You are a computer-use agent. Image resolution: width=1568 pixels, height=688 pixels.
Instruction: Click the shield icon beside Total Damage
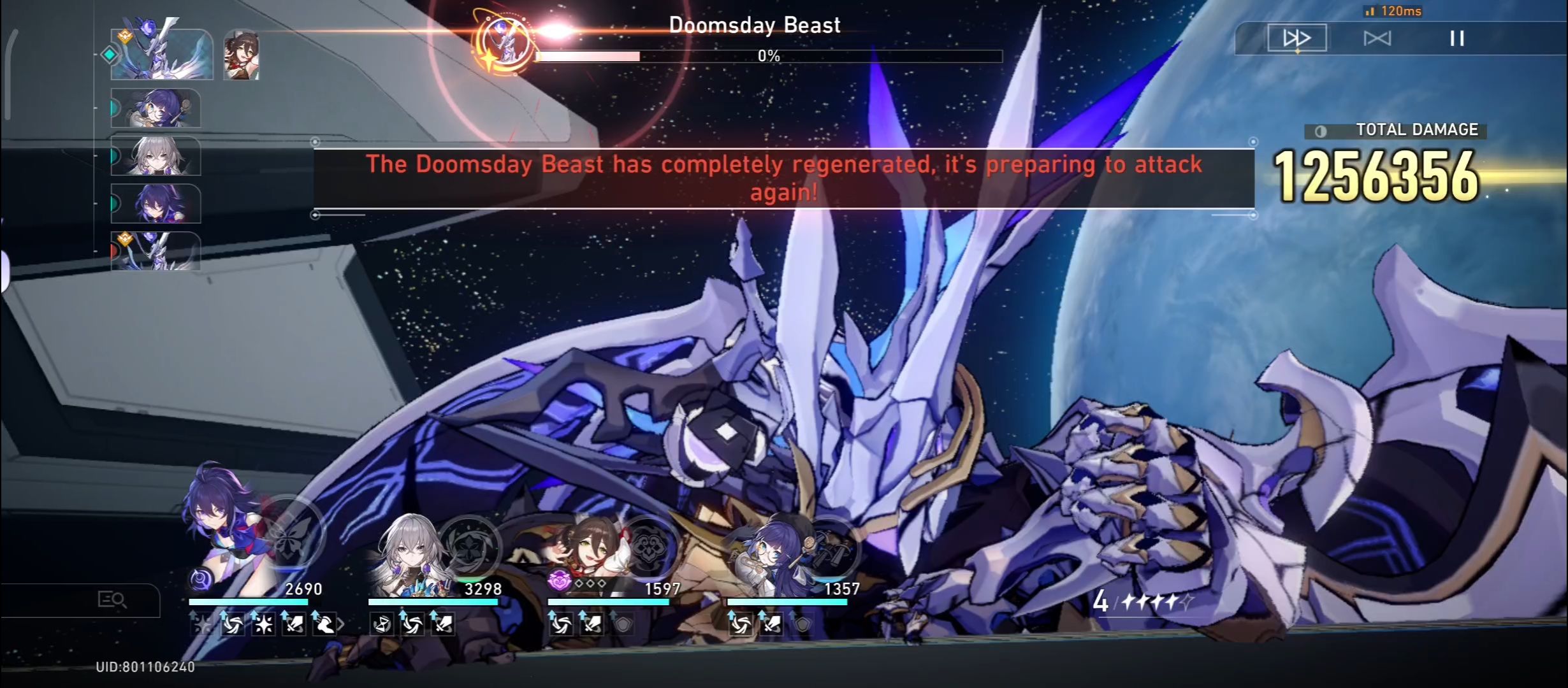click(x=1321, y=129)
